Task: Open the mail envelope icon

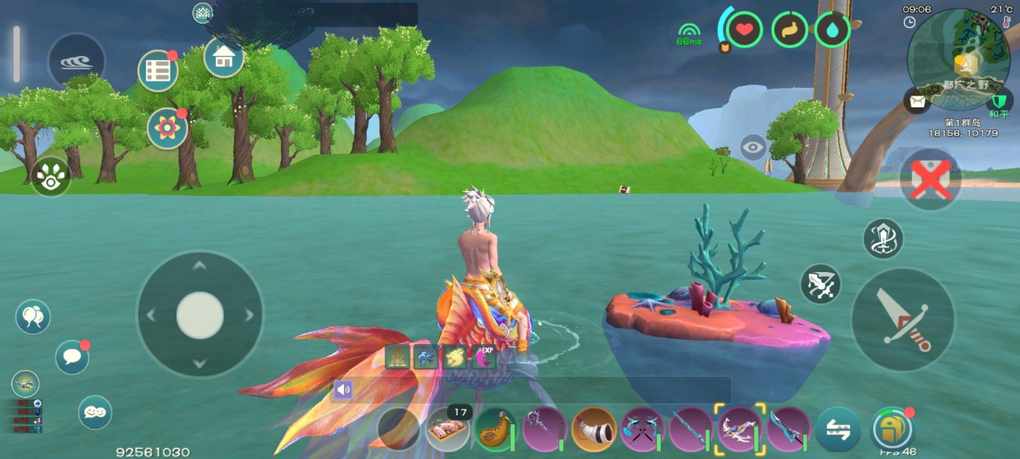Action: coord(916,100)
